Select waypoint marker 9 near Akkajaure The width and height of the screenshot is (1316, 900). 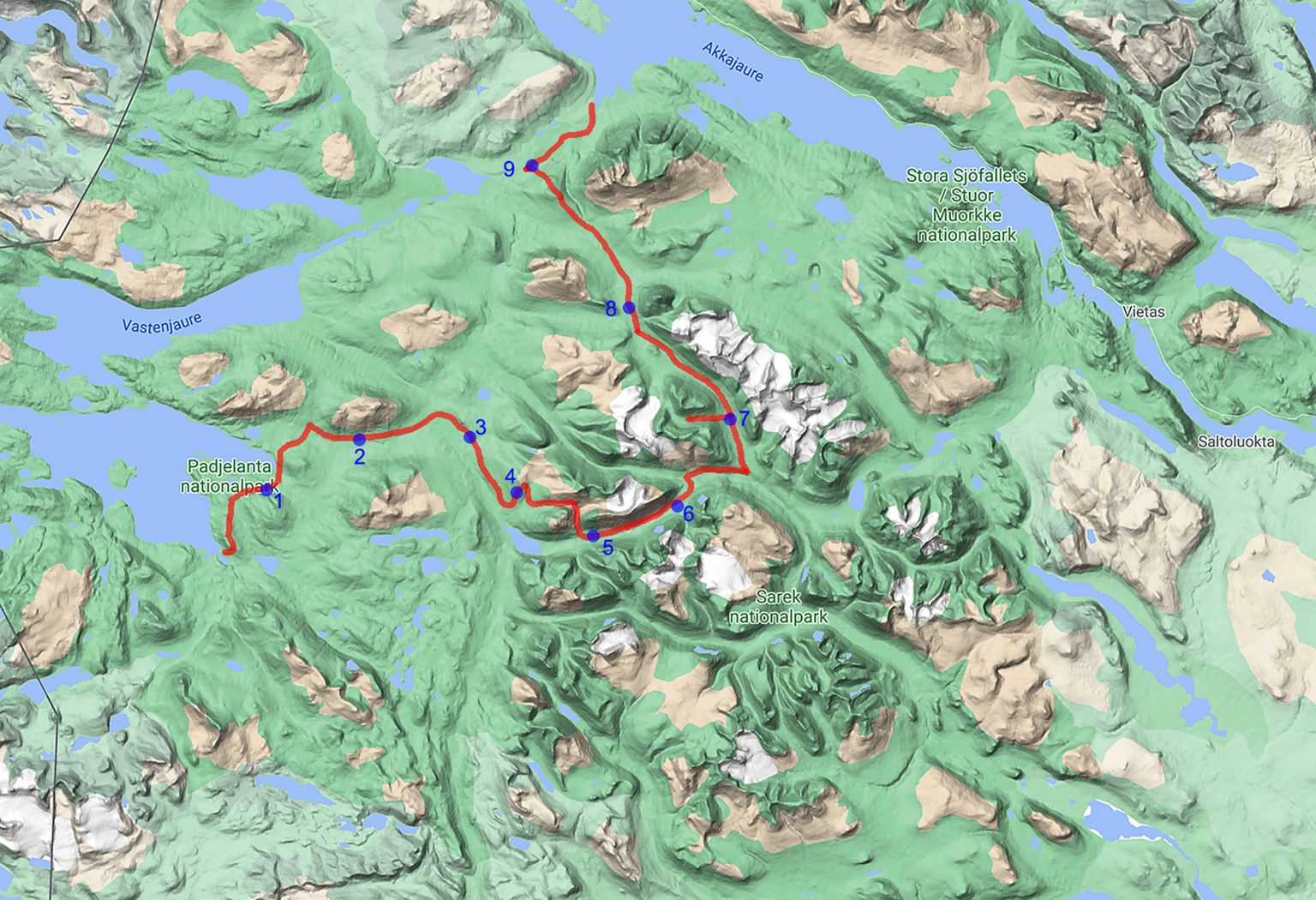531,165
